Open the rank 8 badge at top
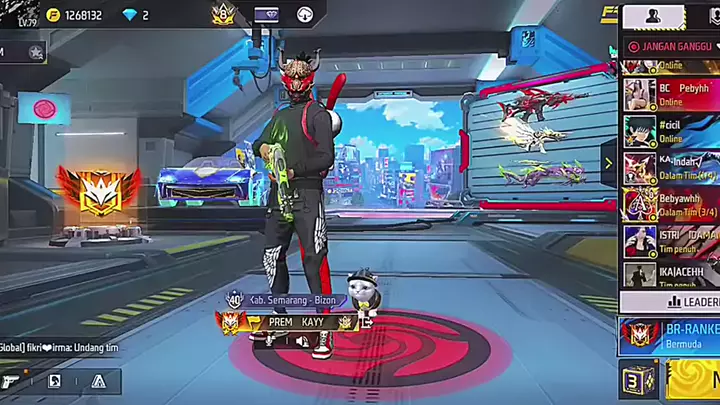Viewport: 720px width, 405px height. 222,14
